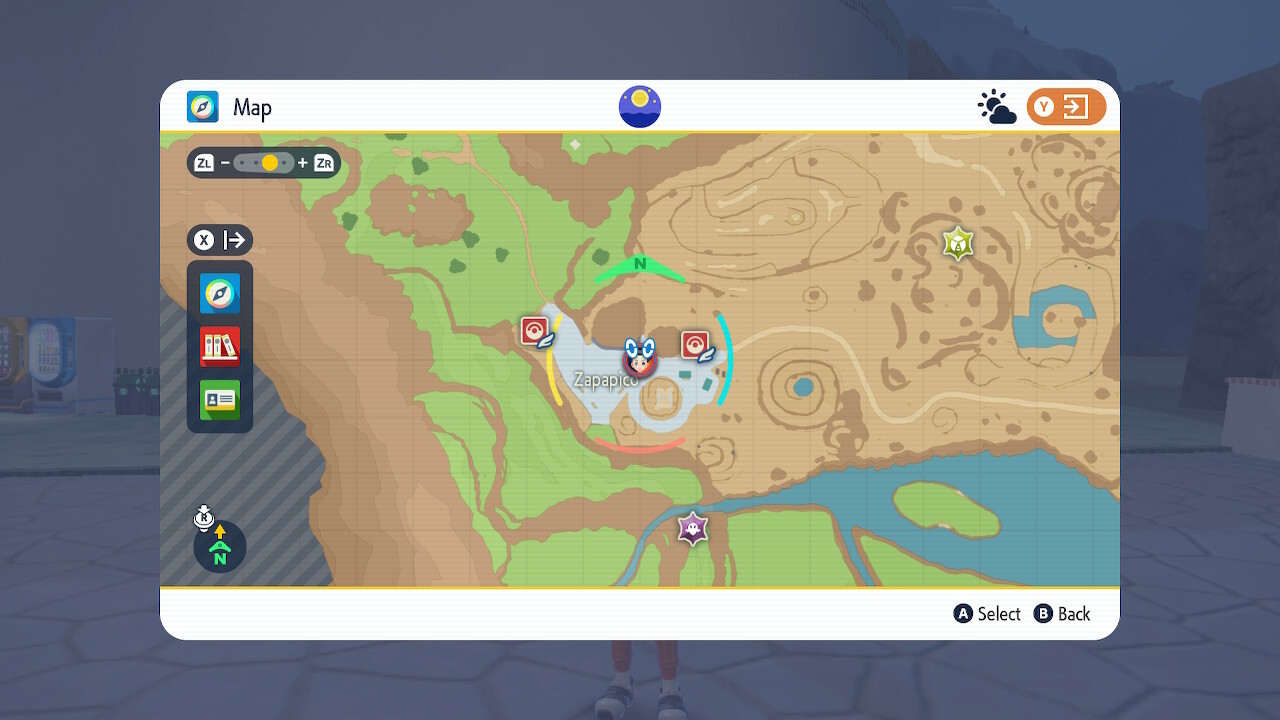Viewport: 1280px width, 720px height.
Task: Select the purple Tera Raid crystal marker
Action: [x=693, y=527]
